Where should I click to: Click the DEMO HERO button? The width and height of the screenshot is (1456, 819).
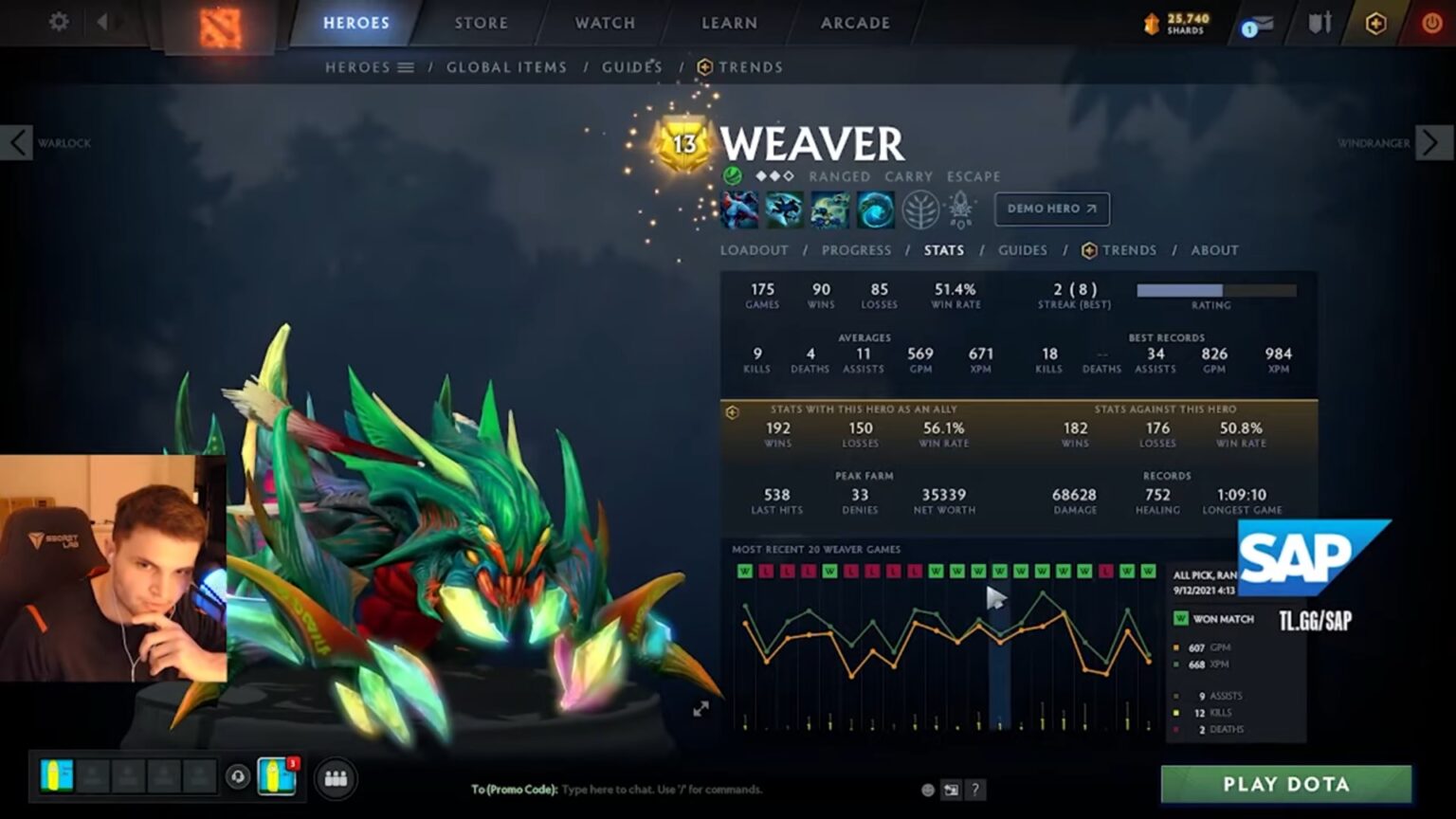1052,209
